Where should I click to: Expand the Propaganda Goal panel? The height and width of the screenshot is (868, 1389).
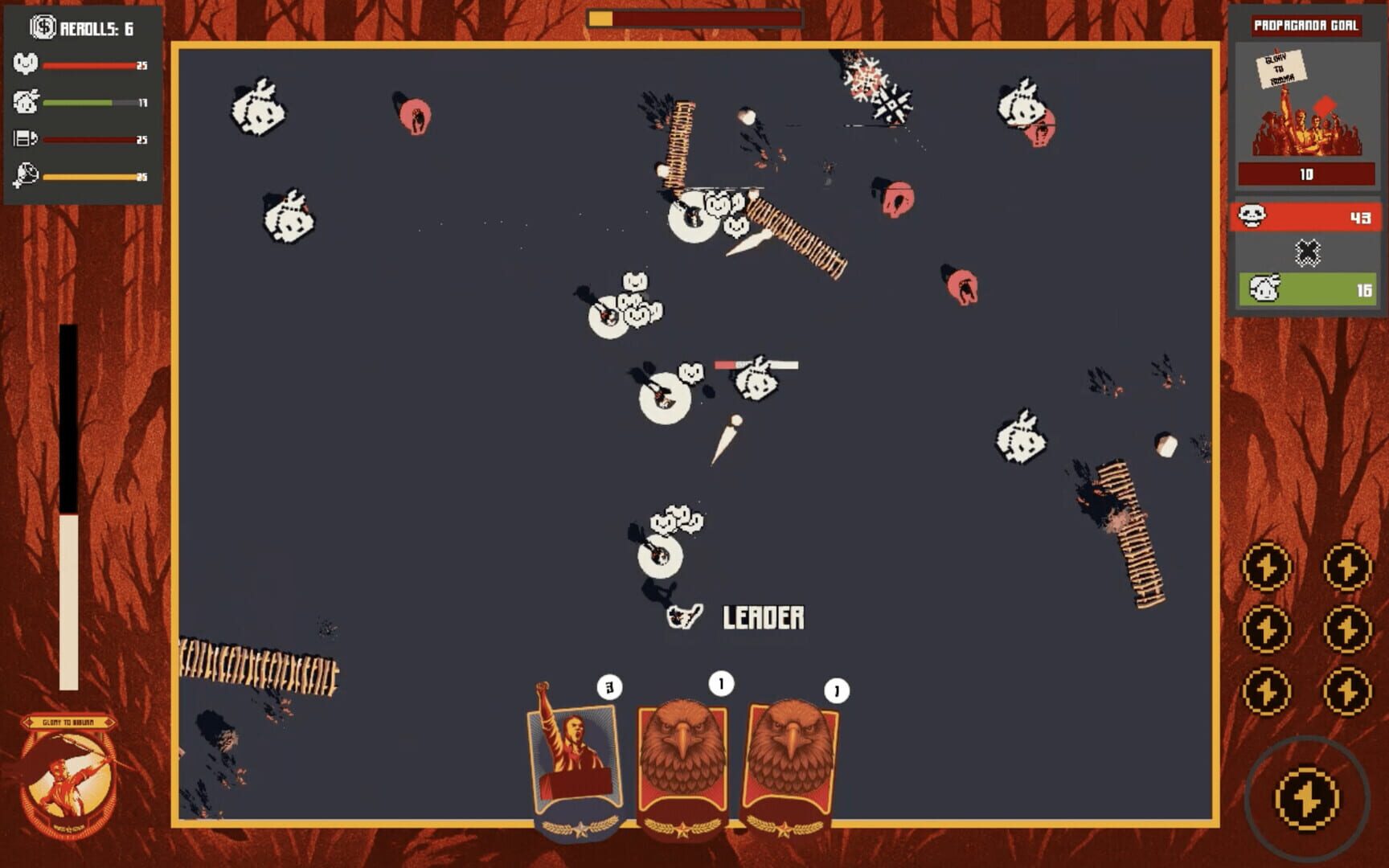[x=1307, y=26]
